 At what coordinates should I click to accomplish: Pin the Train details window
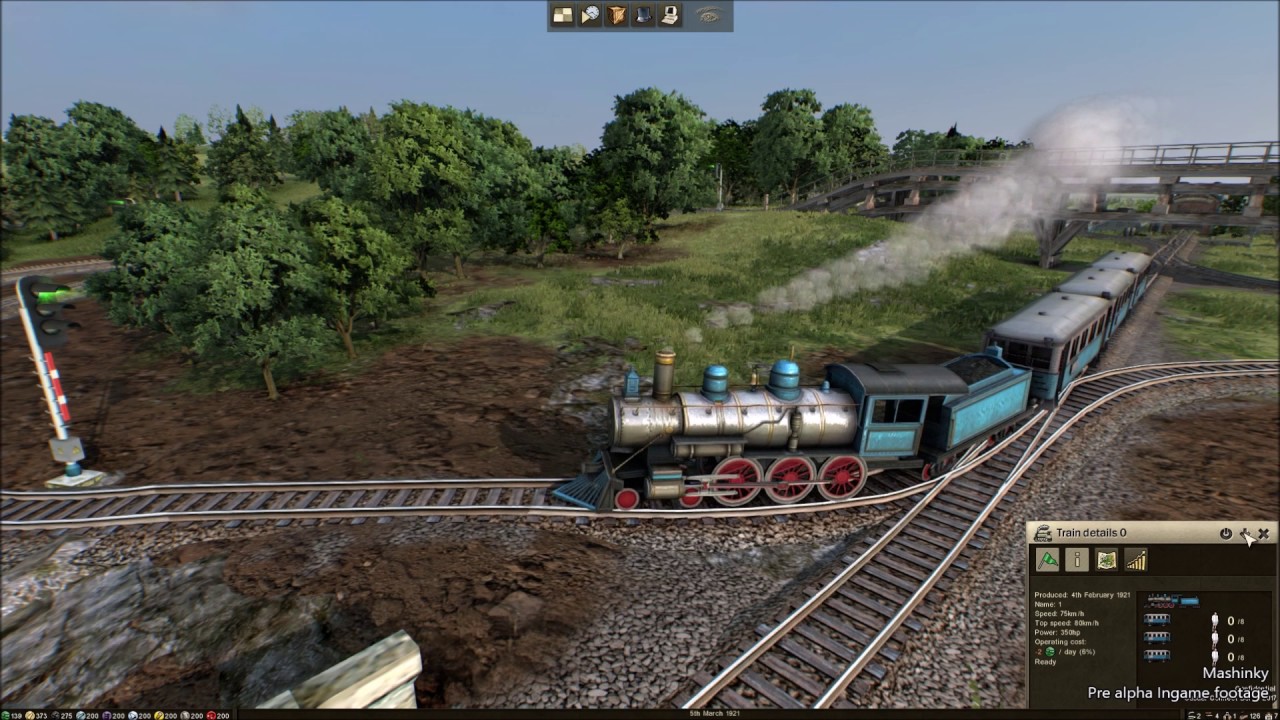(x=1245, y=534)
